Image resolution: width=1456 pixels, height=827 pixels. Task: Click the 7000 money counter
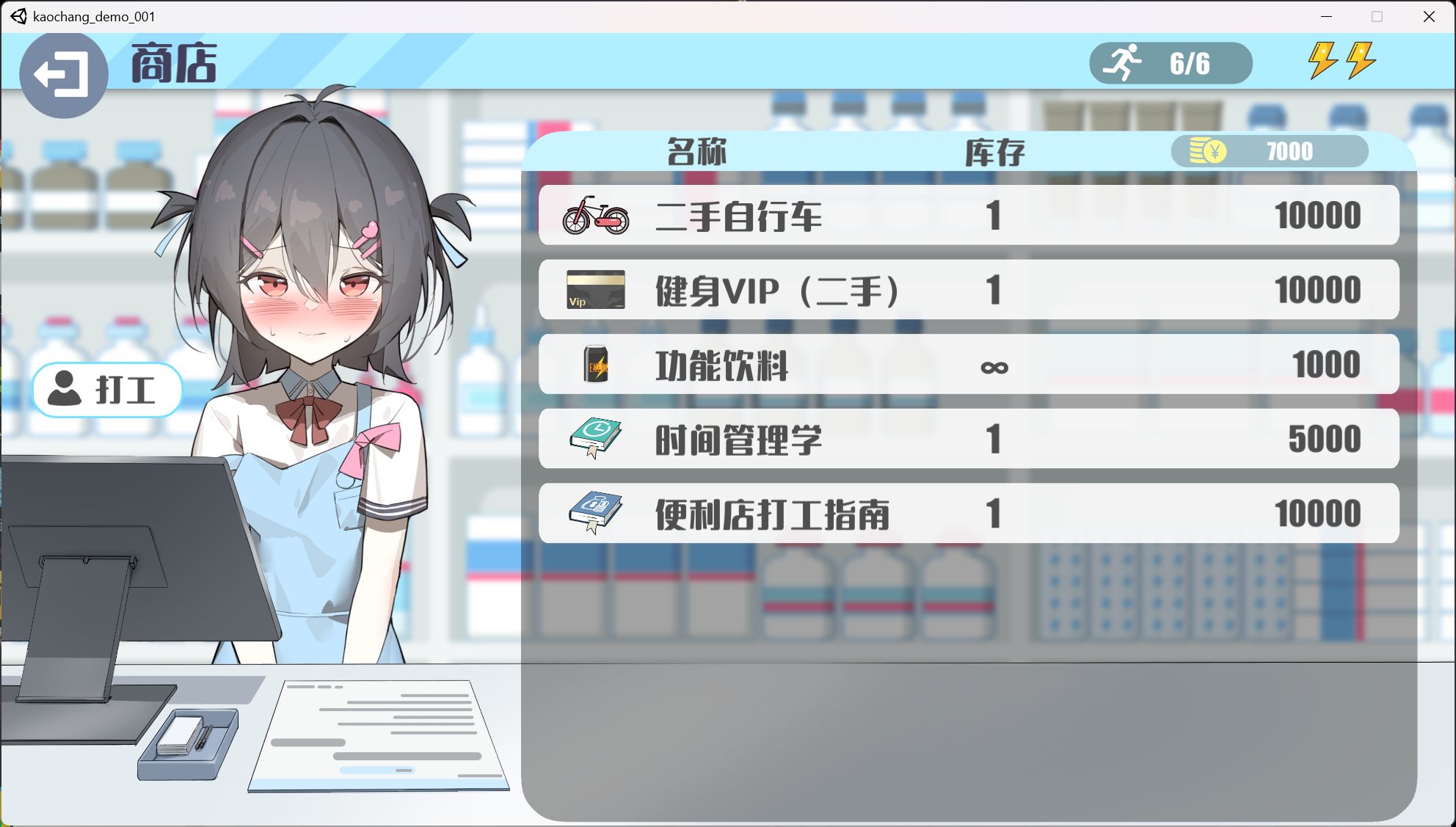1289,151
